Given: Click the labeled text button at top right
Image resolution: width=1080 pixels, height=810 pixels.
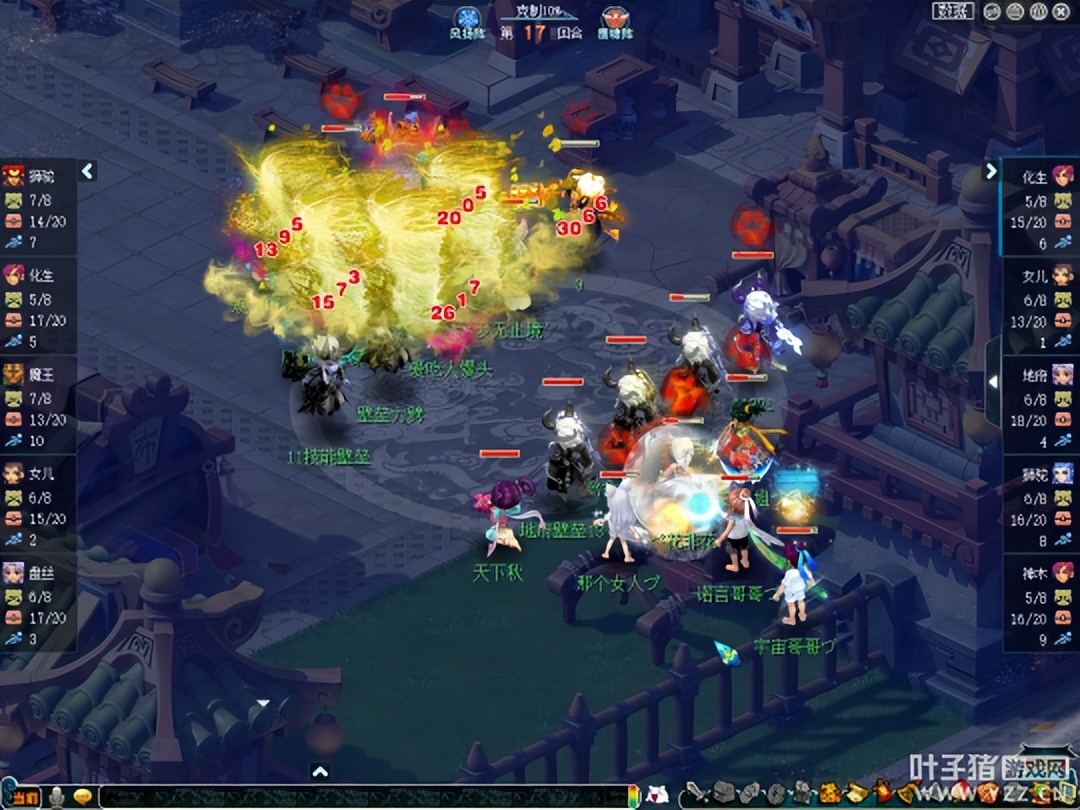Looking at the screenshot, I should pos(953,12).
